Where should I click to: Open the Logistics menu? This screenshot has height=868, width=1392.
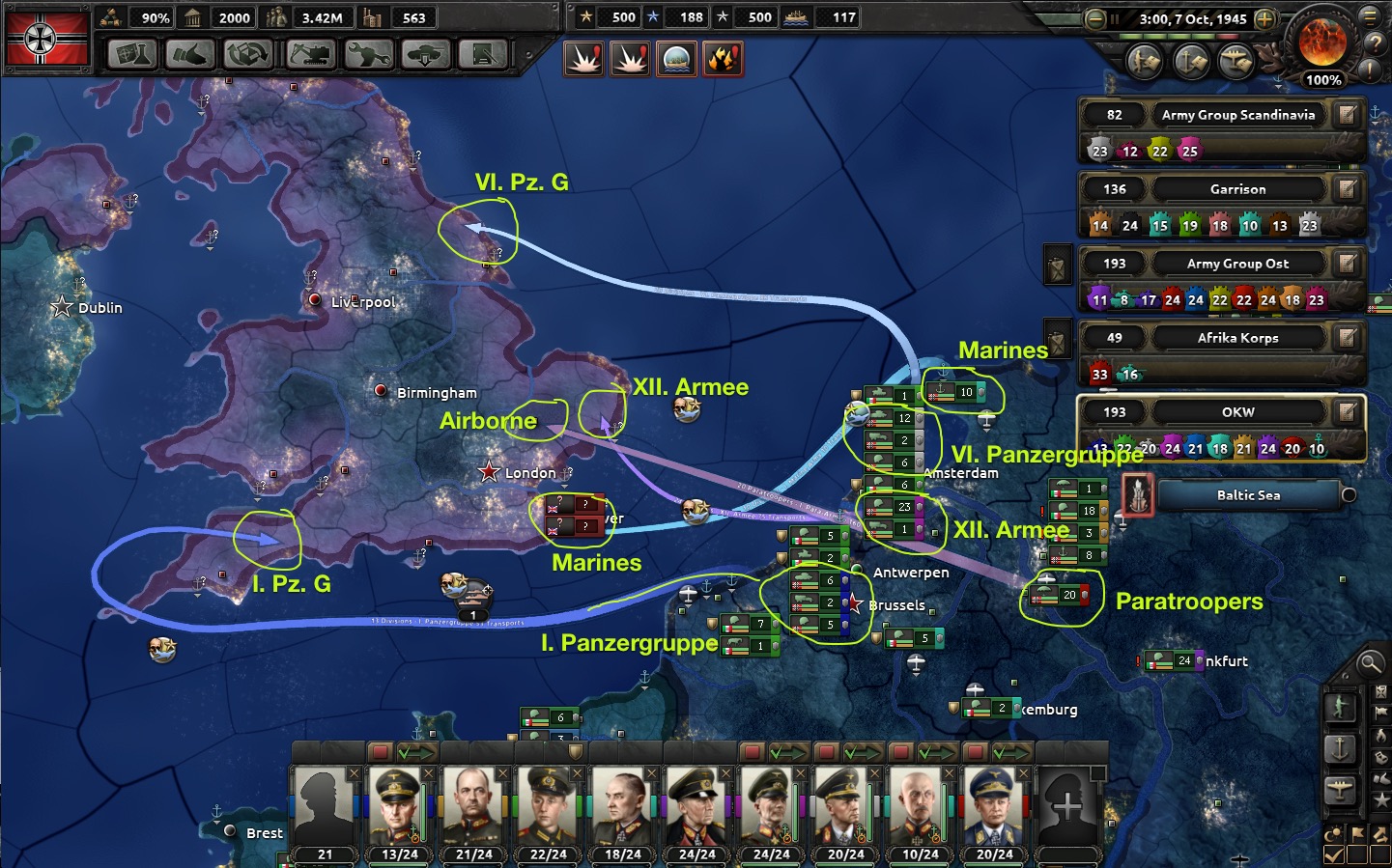(483, 55)
